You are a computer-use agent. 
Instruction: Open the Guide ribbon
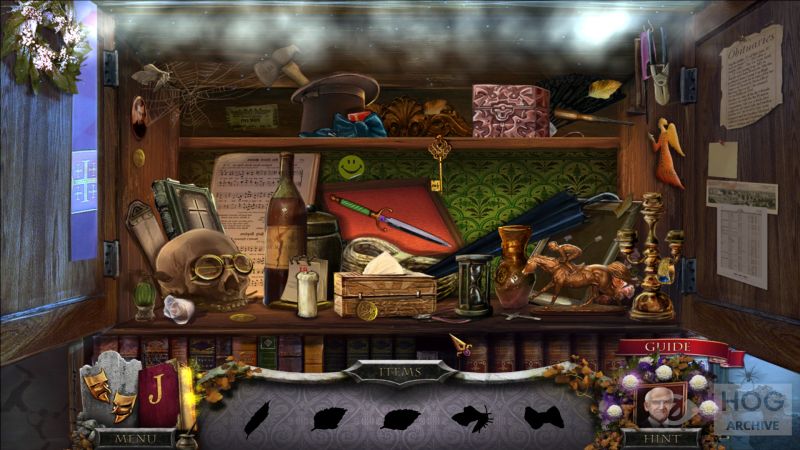(x=668, y=347)
